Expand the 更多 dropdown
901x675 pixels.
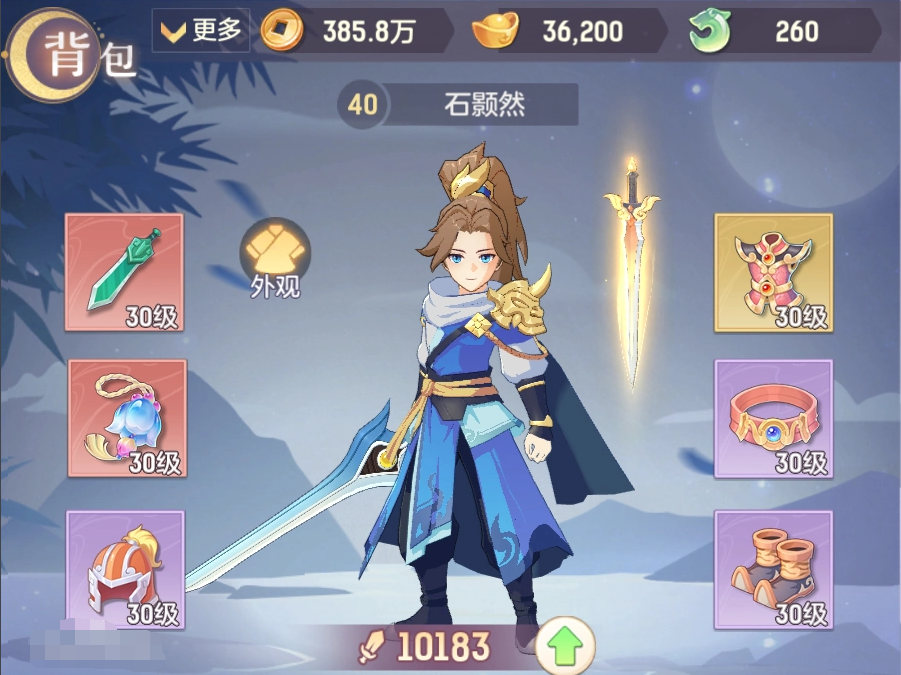pyautogui.click(x=201, y=31)
